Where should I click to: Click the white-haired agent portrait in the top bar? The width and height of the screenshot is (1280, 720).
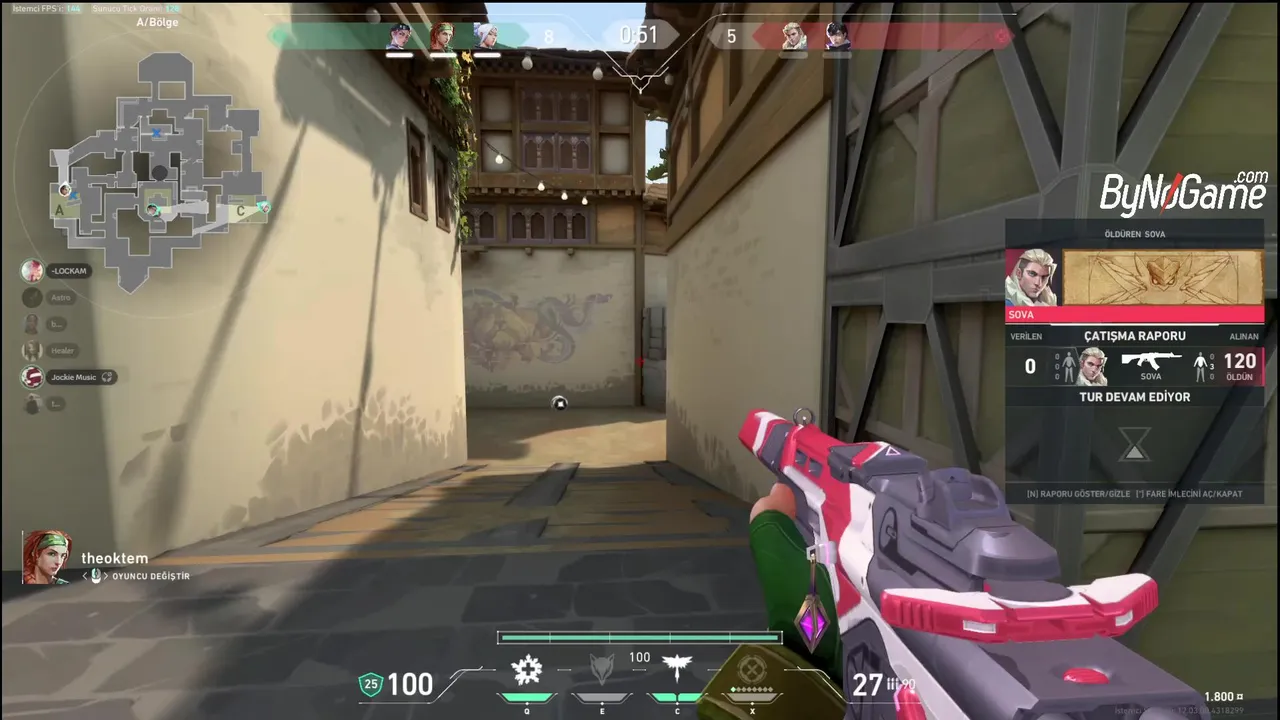pos(485,37)
